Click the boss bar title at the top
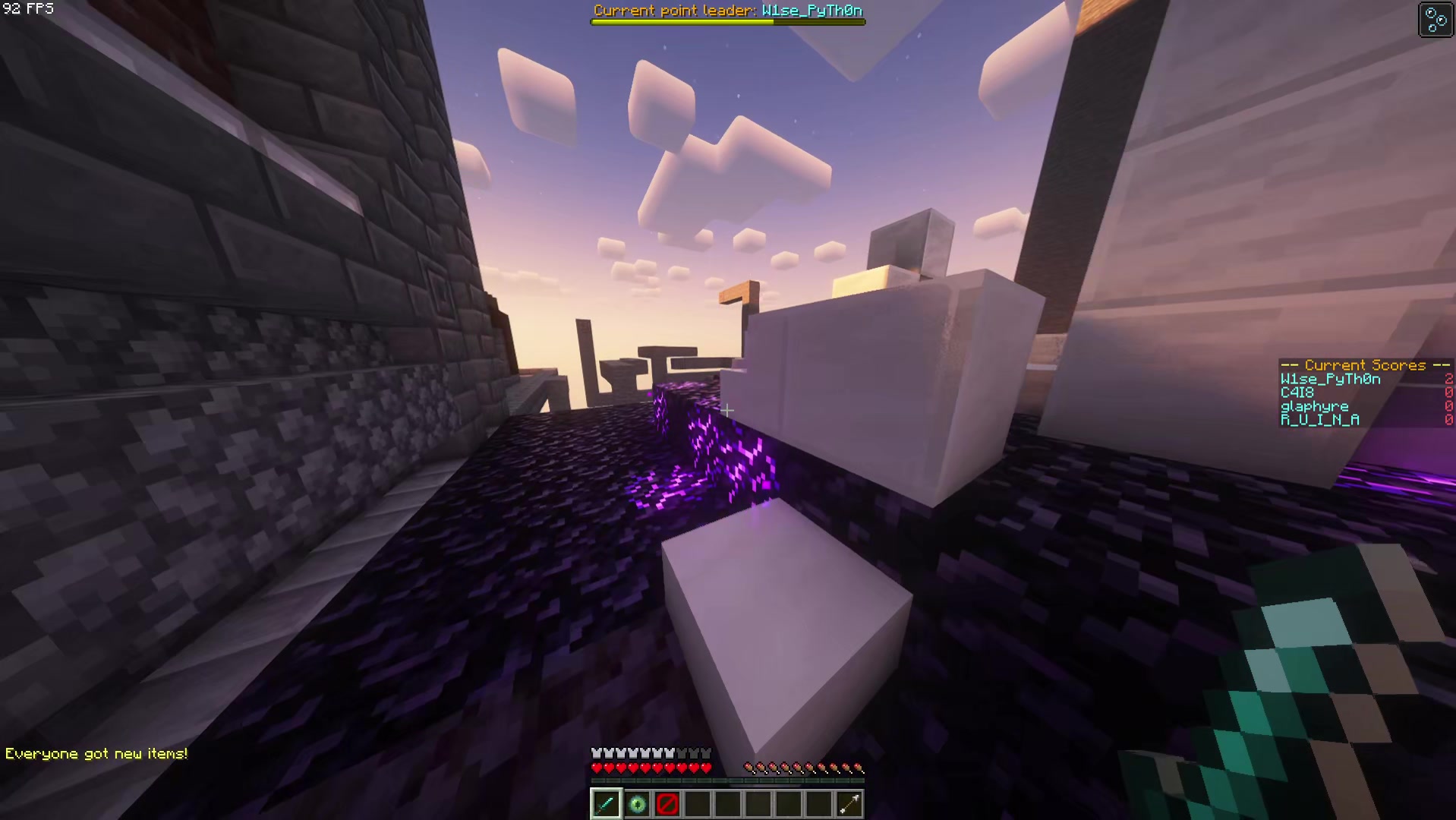Screen dimensions: 1456x820 [727, 11]
